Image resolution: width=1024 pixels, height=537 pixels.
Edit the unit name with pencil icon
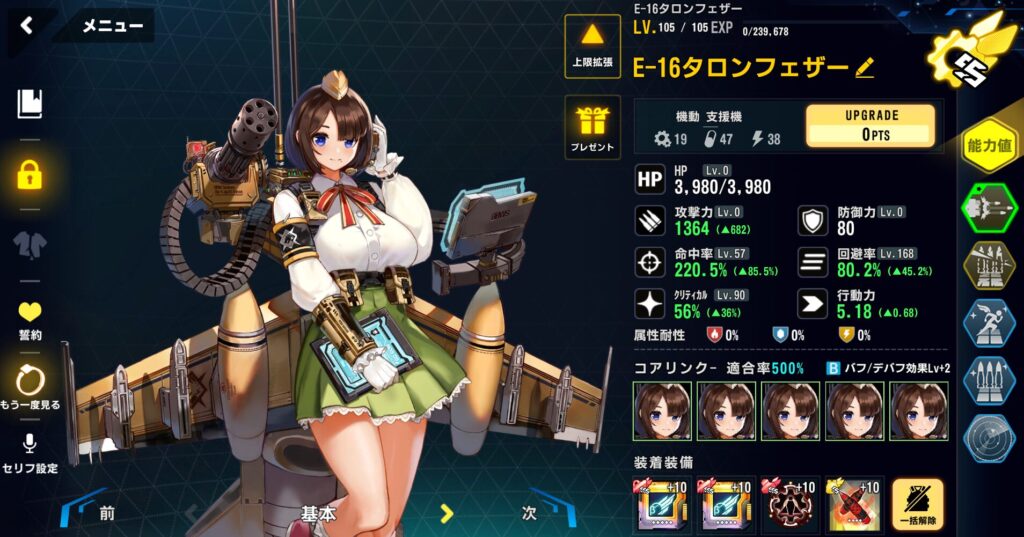[865, 68]
